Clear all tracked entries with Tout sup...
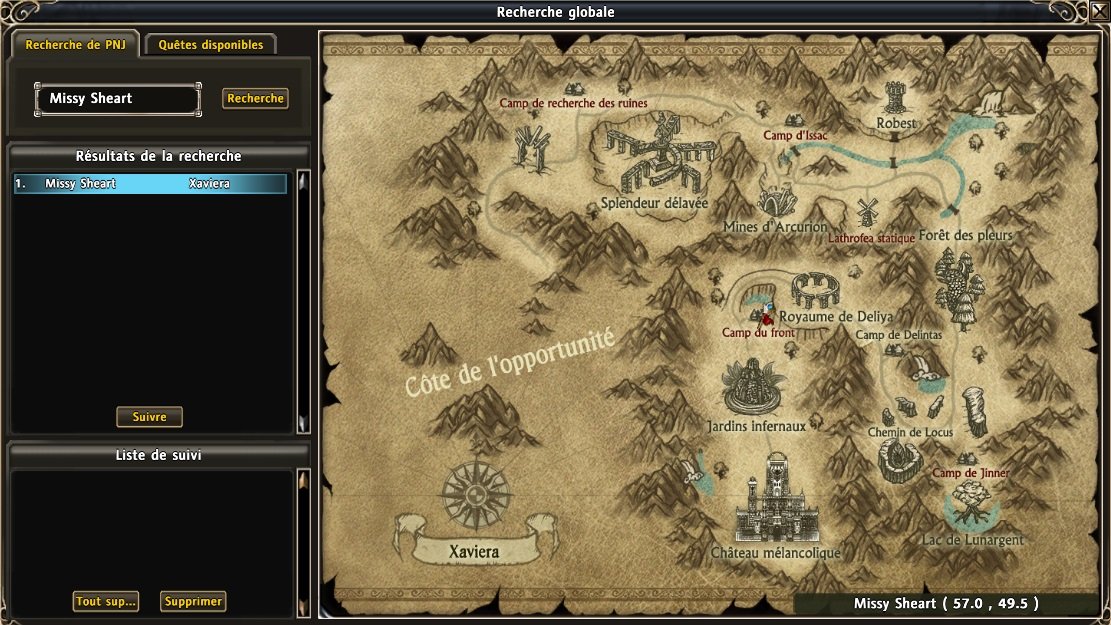This screenshot has height=625, width=1111. click(x=105, y=601)
